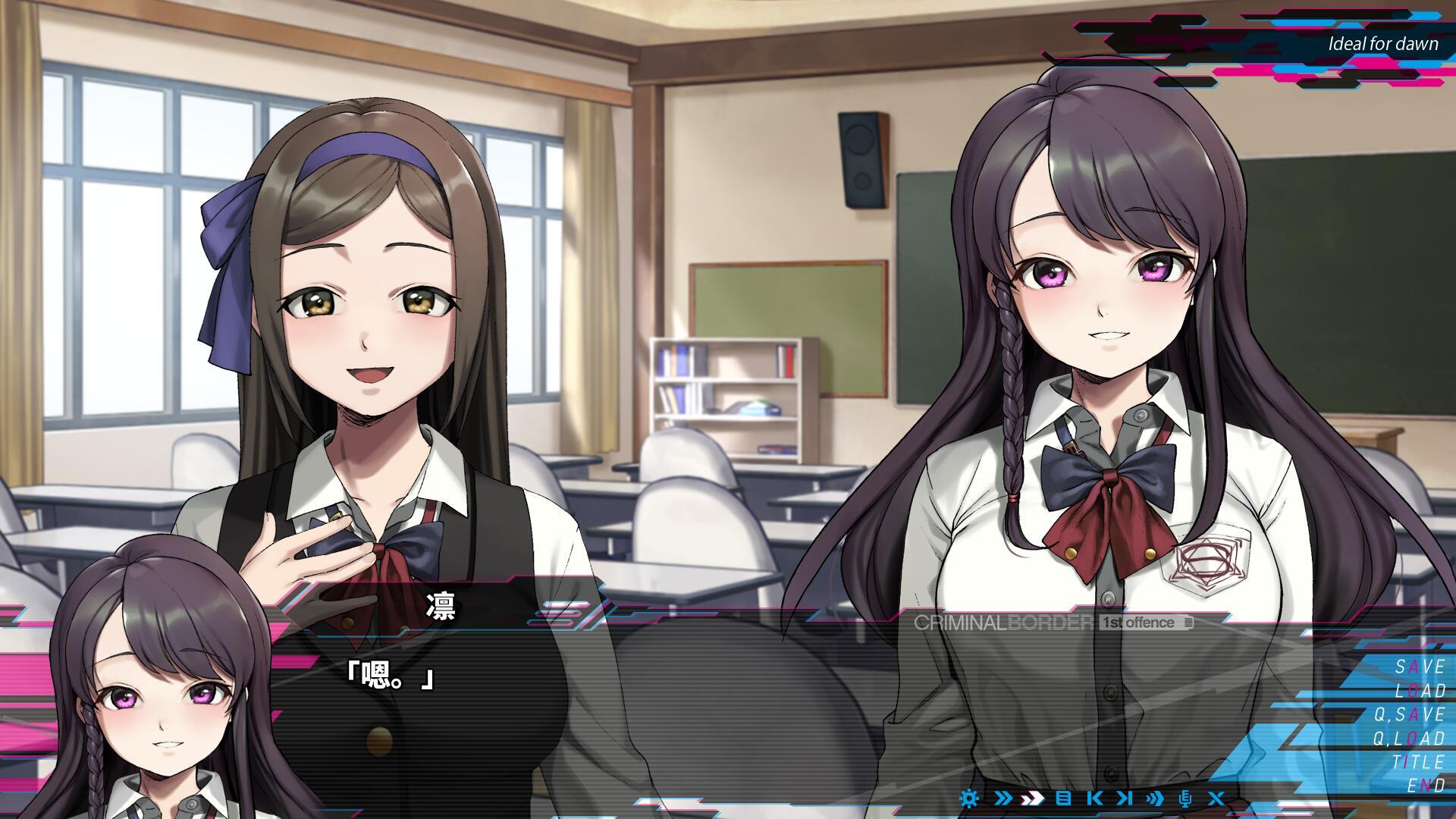The width and height of the screenshot is (1456, 819).
Task: Open the settings gear icon
Action: 968,799
